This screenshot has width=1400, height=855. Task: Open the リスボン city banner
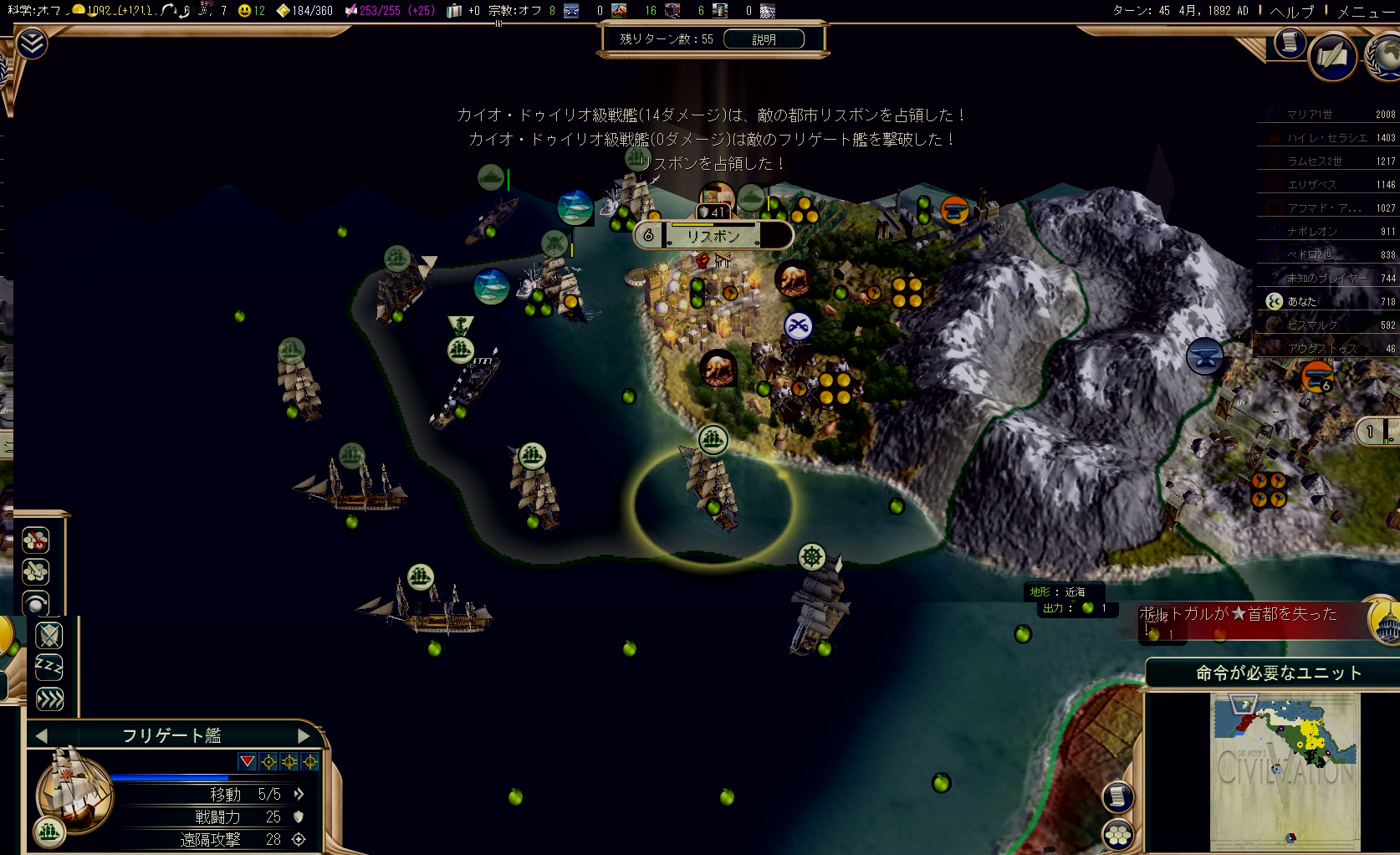click(x=713, y=236)
